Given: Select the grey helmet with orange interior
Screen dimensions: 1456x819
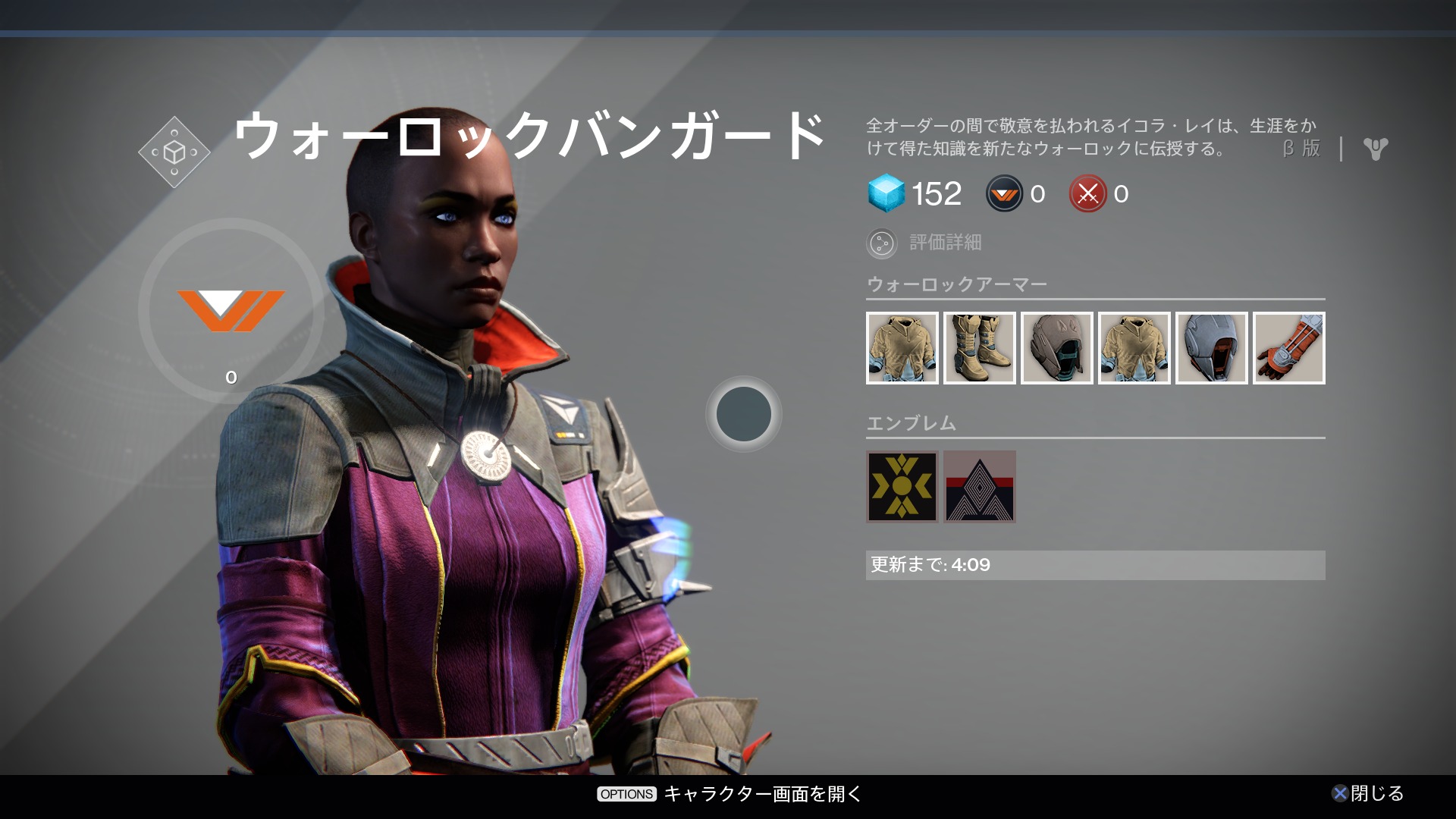Looking at the screenshot, I should pos(1211,348).
